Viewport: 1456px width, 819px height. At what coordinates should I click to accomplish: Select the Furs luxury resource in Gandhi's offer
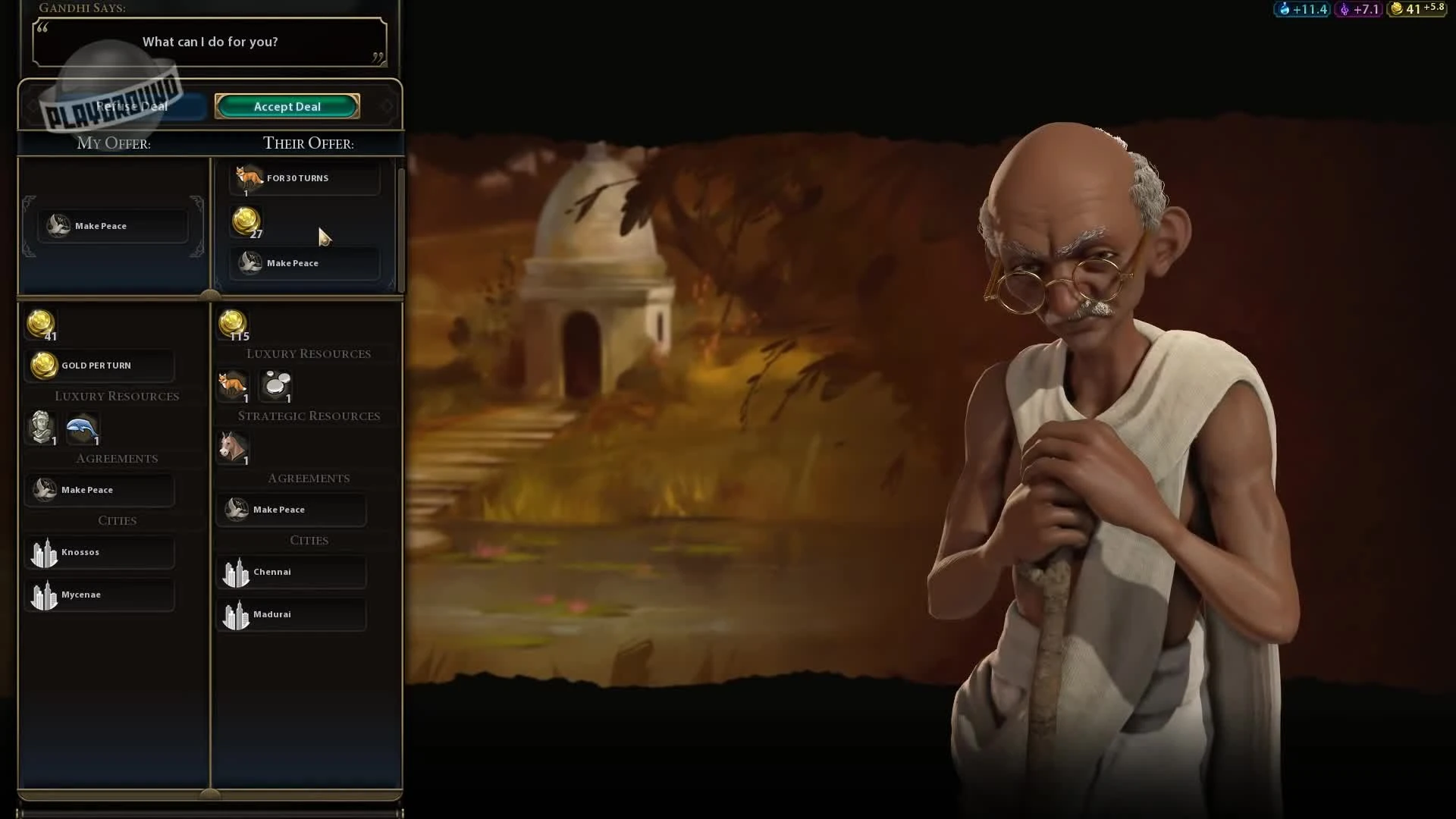233,387
